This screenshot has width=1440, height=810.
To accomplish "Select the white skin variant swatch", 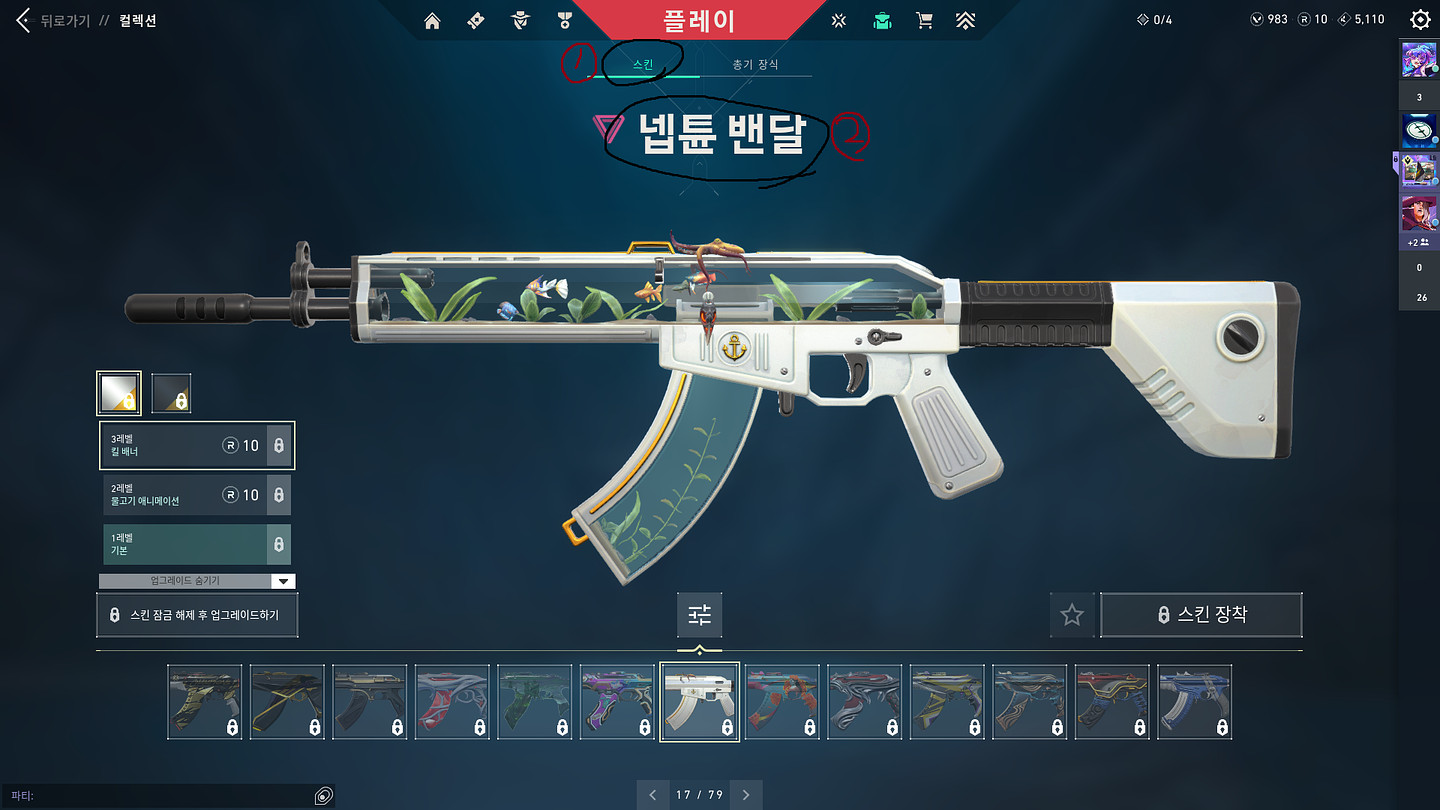I will tap(118, 393).
